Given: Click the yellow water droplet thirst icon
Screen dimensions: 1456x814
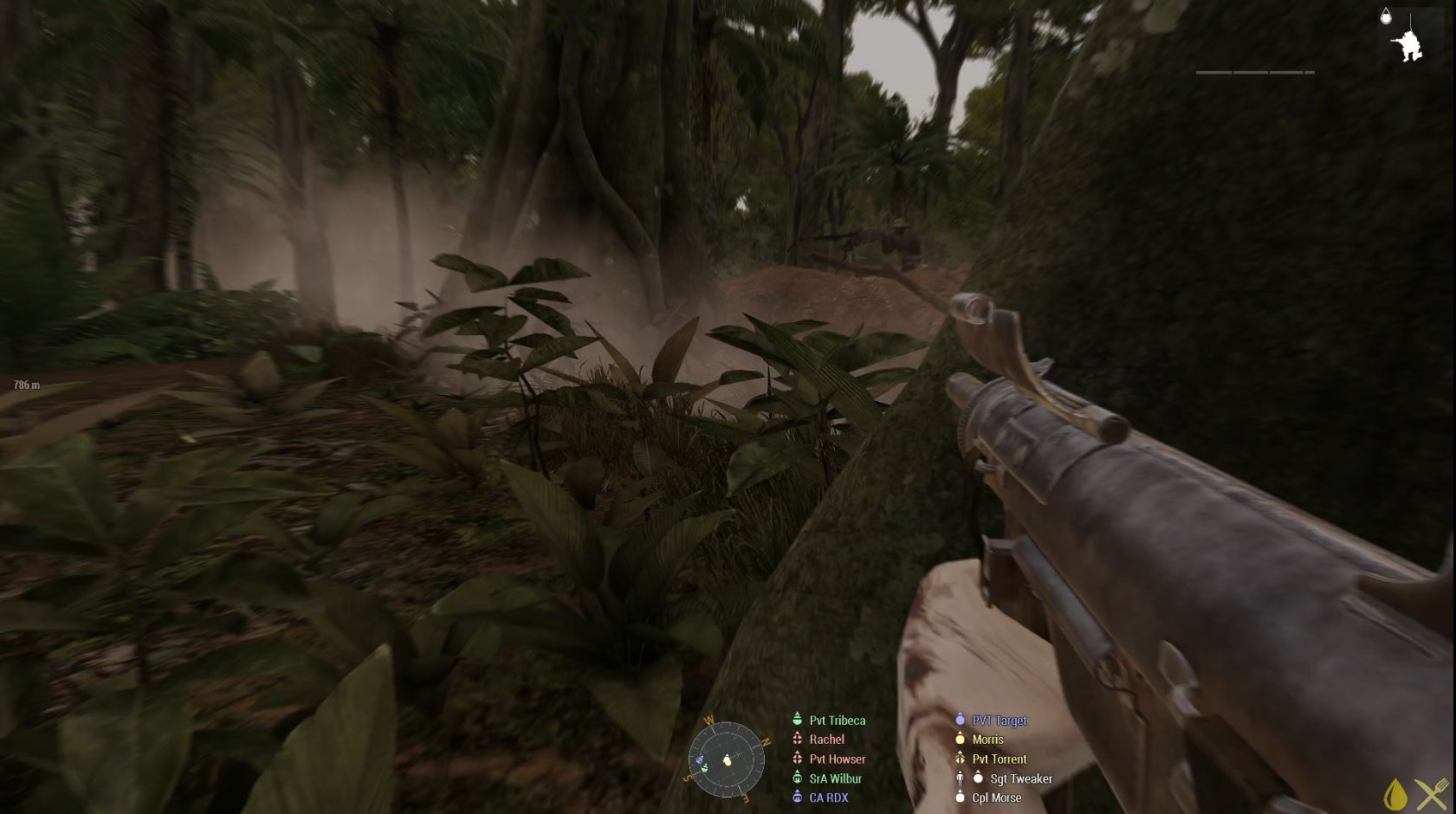Looking at the screenshot, I should coord(1395,794).
